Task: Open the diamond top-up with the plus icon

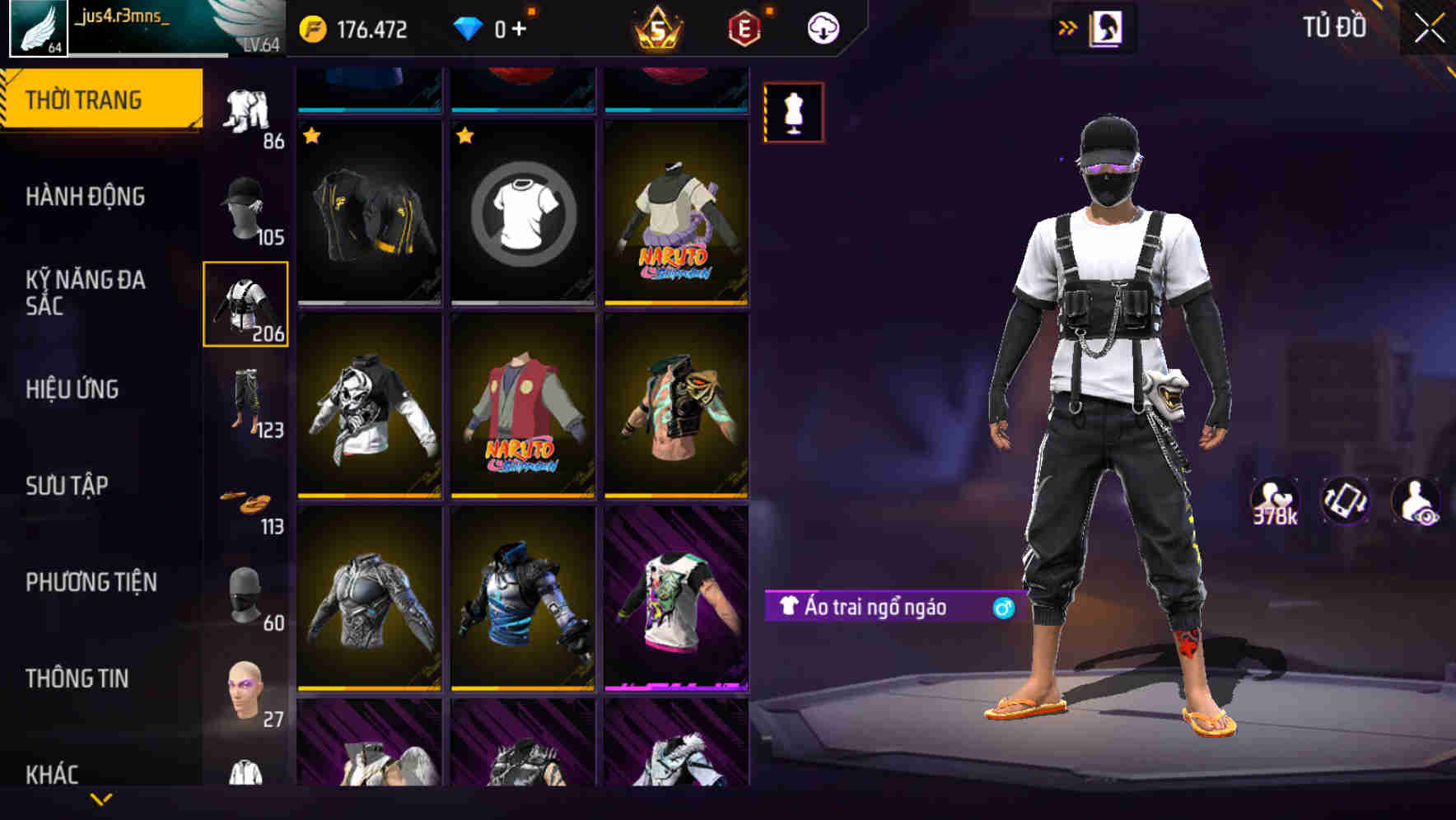Action: [x=520, y=27]
